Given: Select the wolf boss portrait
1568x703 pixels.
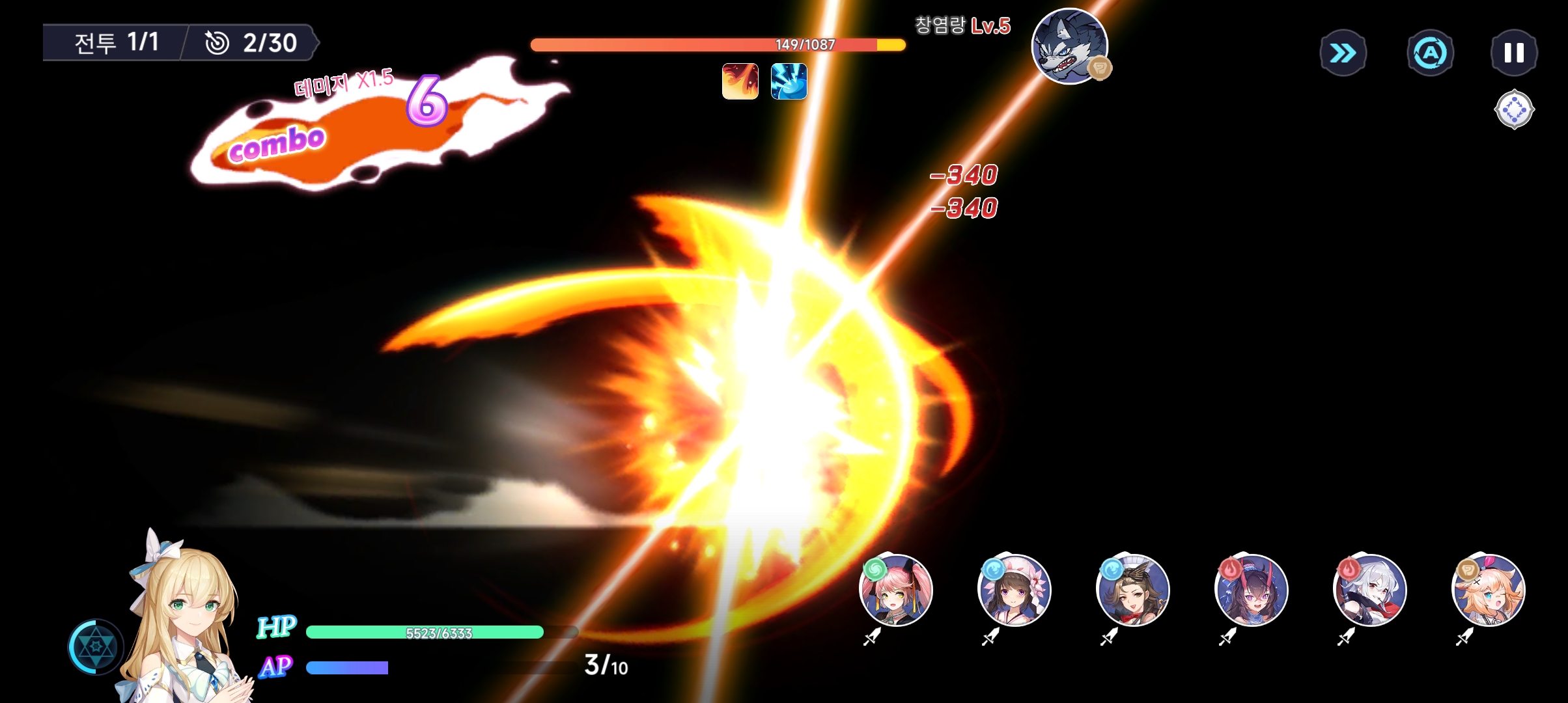Looking at the screenshot, I should [x=1069, y=46].
